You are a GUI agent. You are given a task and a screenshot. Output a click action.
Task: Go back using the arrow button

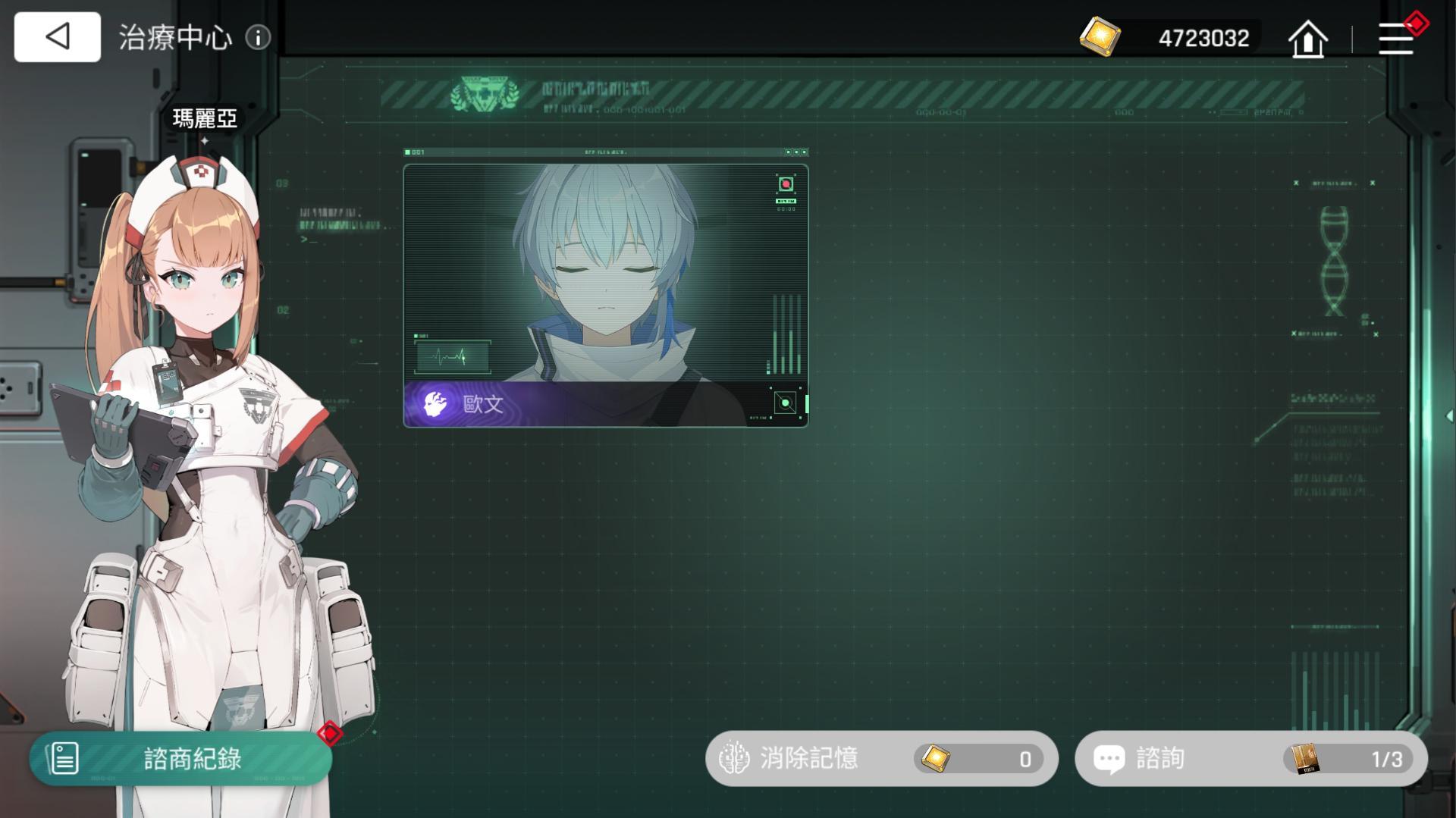(x=57, y=36)
